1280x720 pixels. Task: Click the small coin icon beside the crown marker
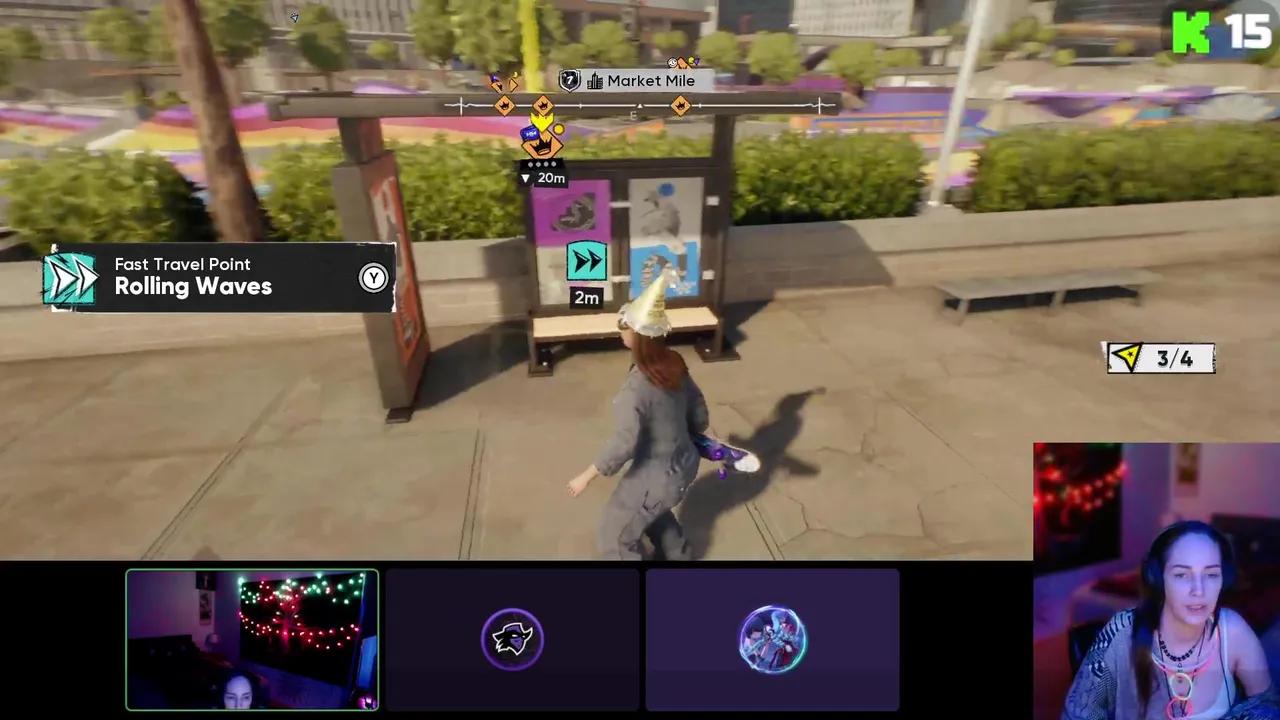[x=558, y=128]
